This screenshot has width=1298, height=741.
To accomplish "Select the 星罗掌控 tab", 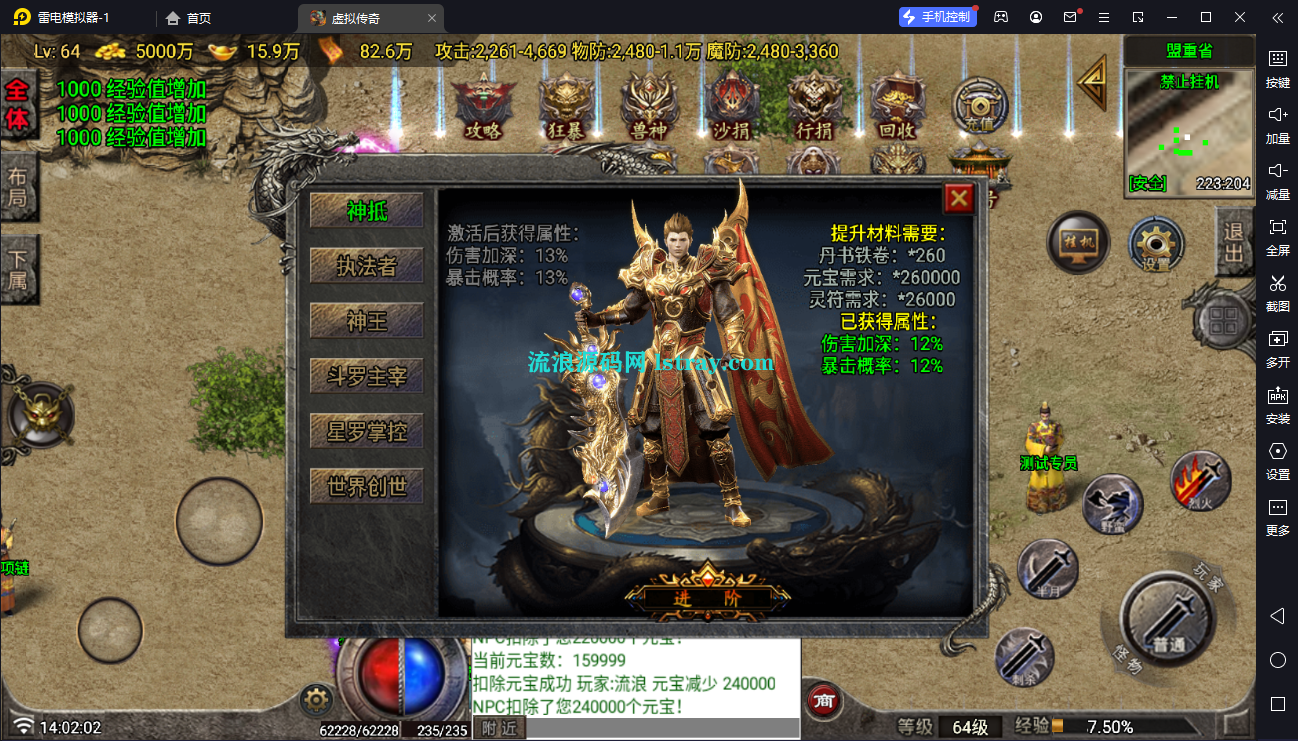I will 367,431.
